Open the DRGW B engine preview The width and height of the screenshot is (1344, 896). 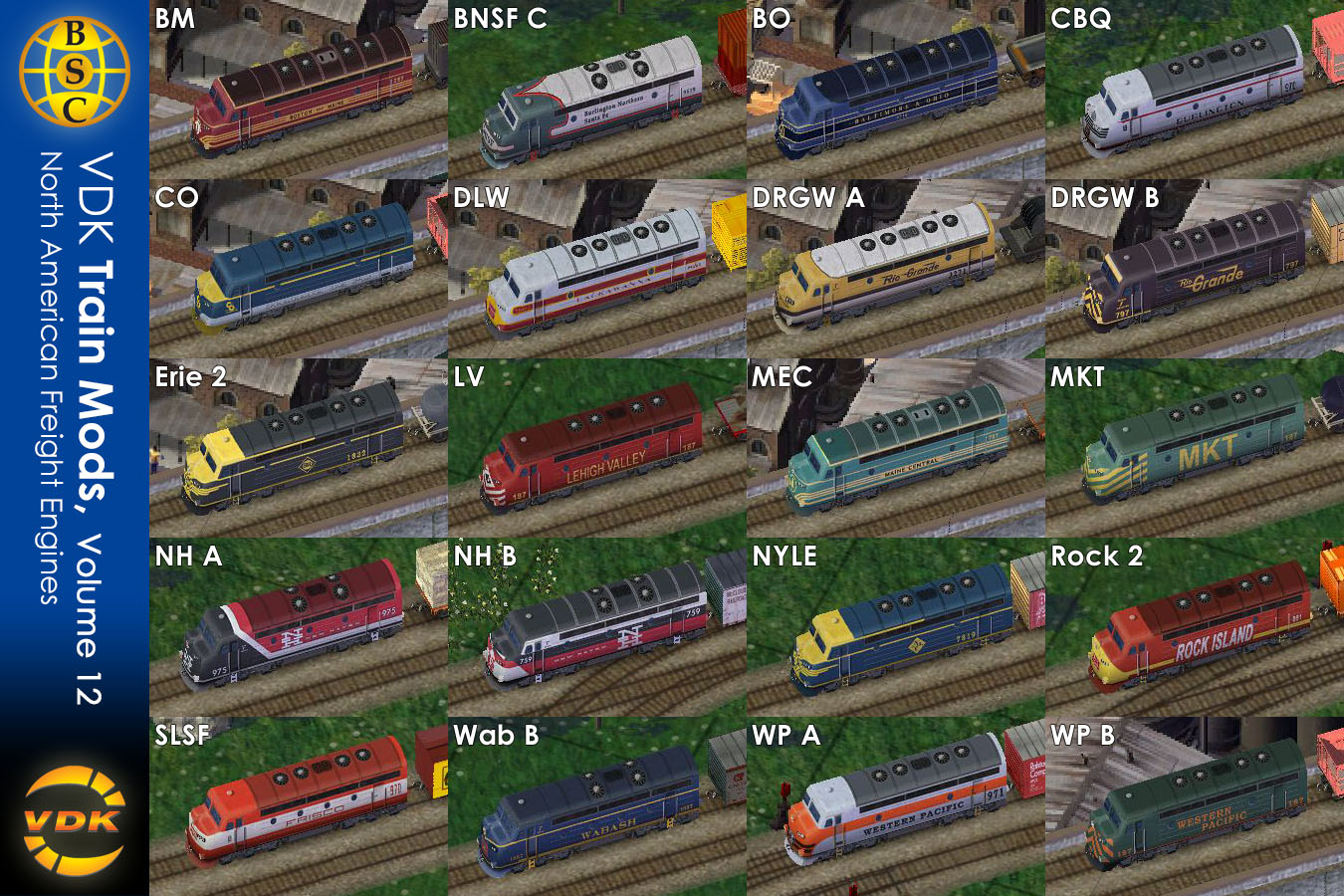coord(1195,269)
